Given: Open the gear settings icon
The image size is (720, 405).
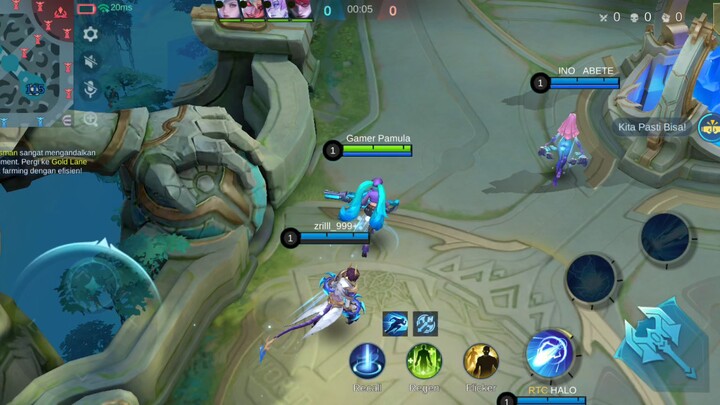Looking at the screenshot, I should coord(91,34).
